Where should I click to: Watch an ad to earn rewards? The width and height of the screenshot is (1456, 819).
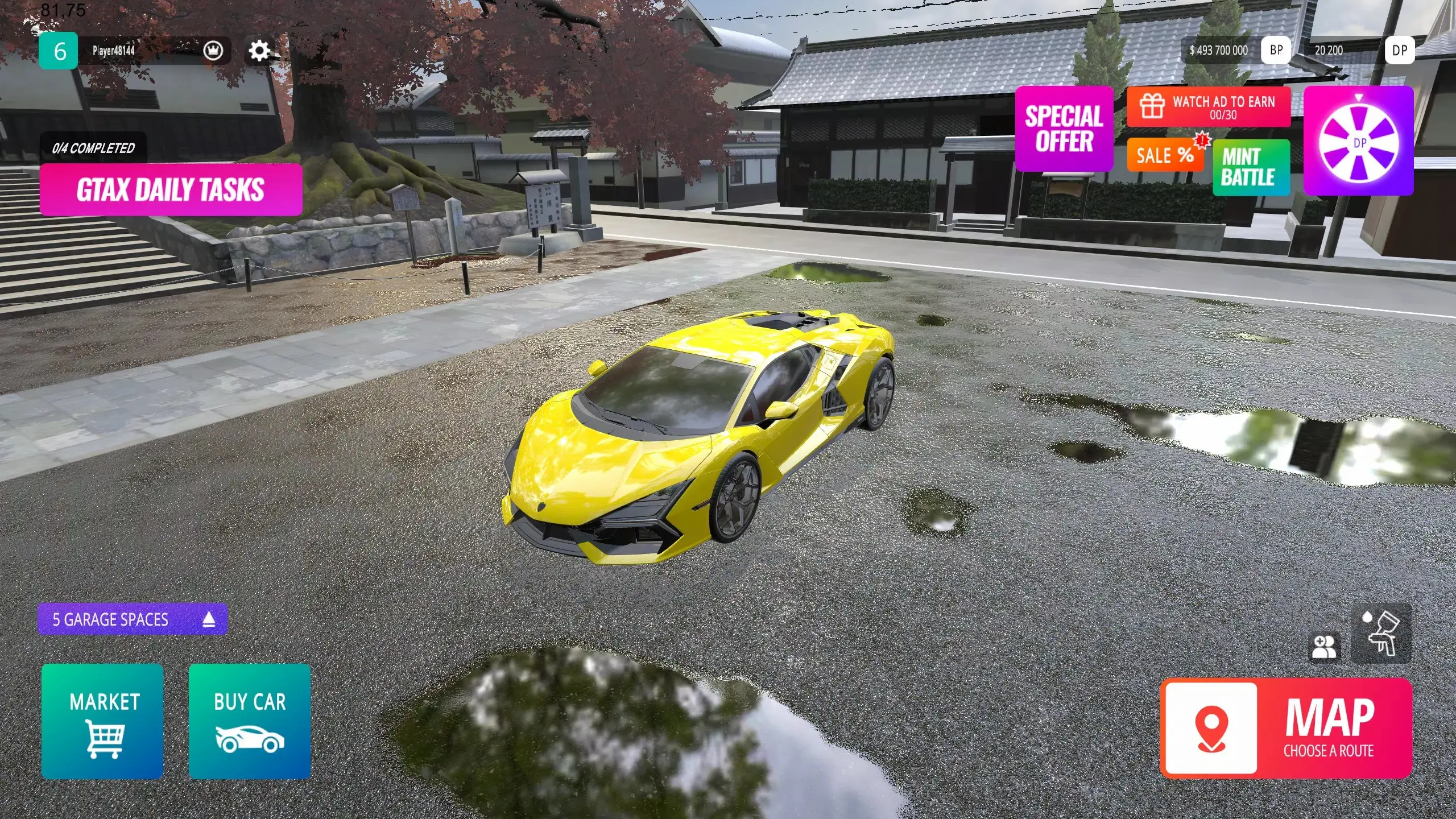(x=1209, y=106)
